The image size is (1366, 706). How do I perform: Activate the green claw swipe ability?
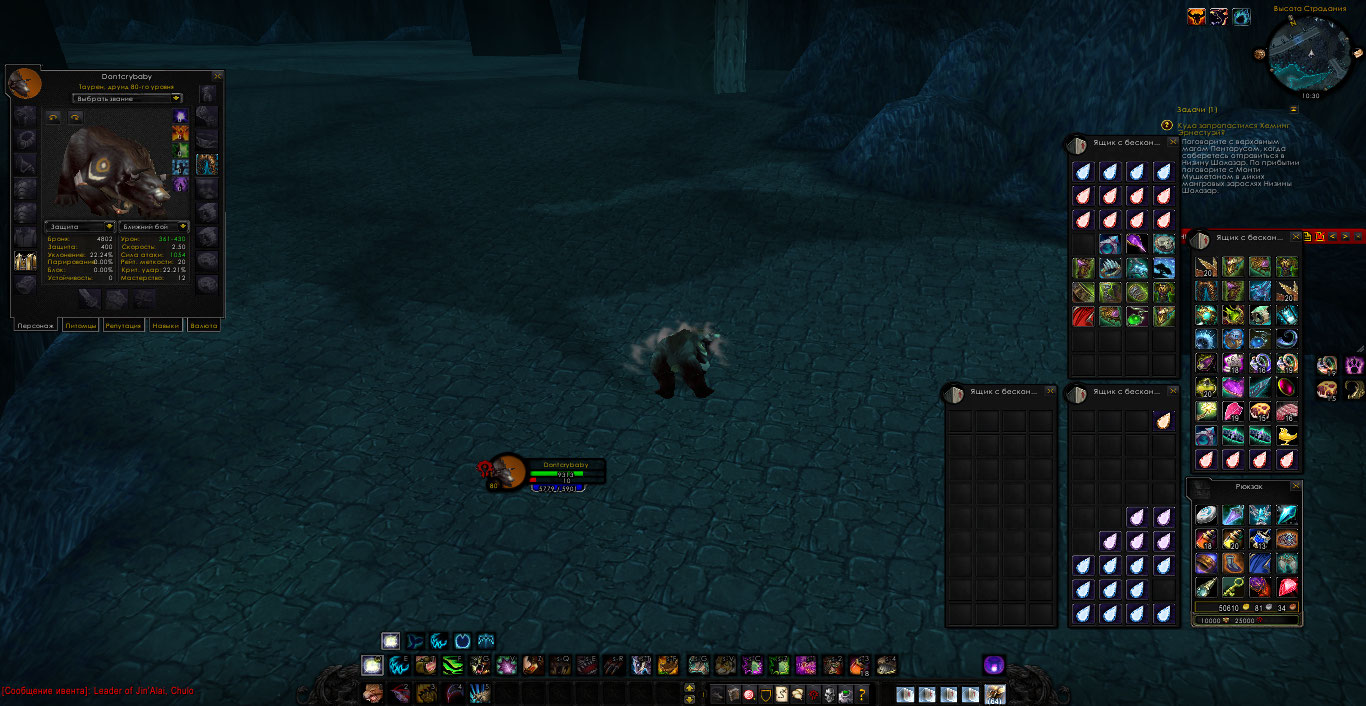453,665
